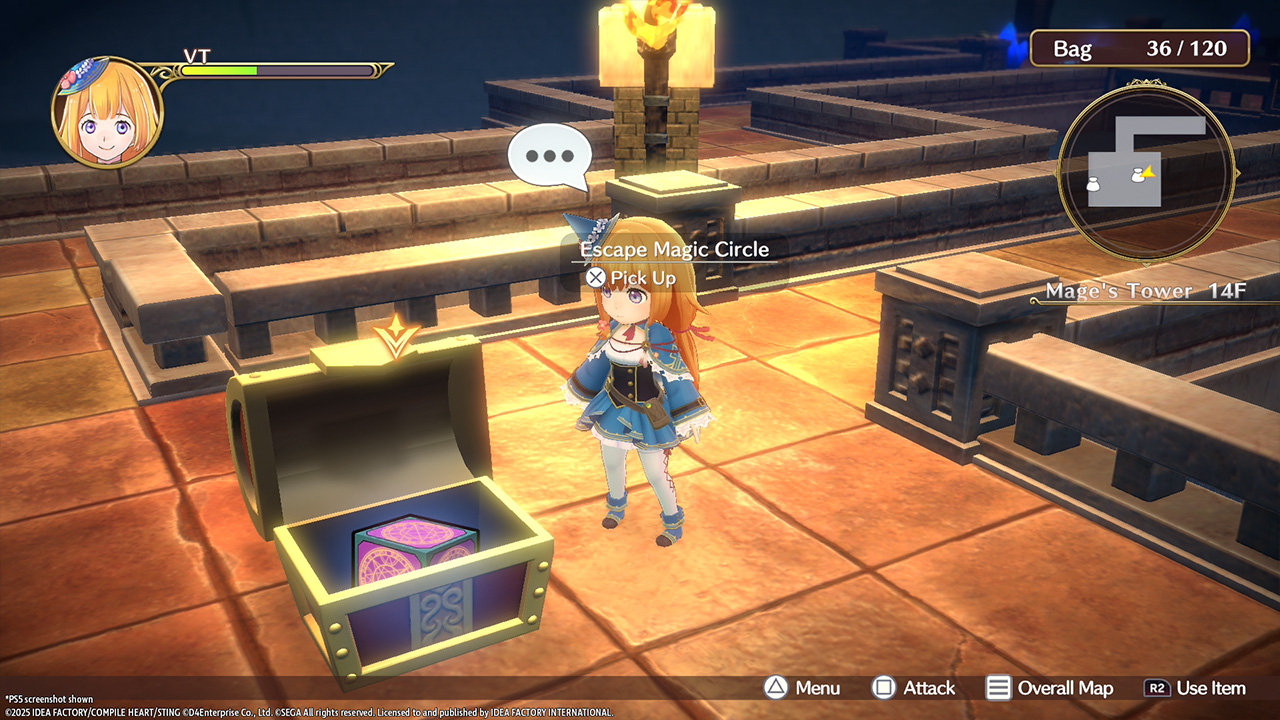Open the circular dungeon minimap
Viewport: 1280px width, 720px height.
1146,172
